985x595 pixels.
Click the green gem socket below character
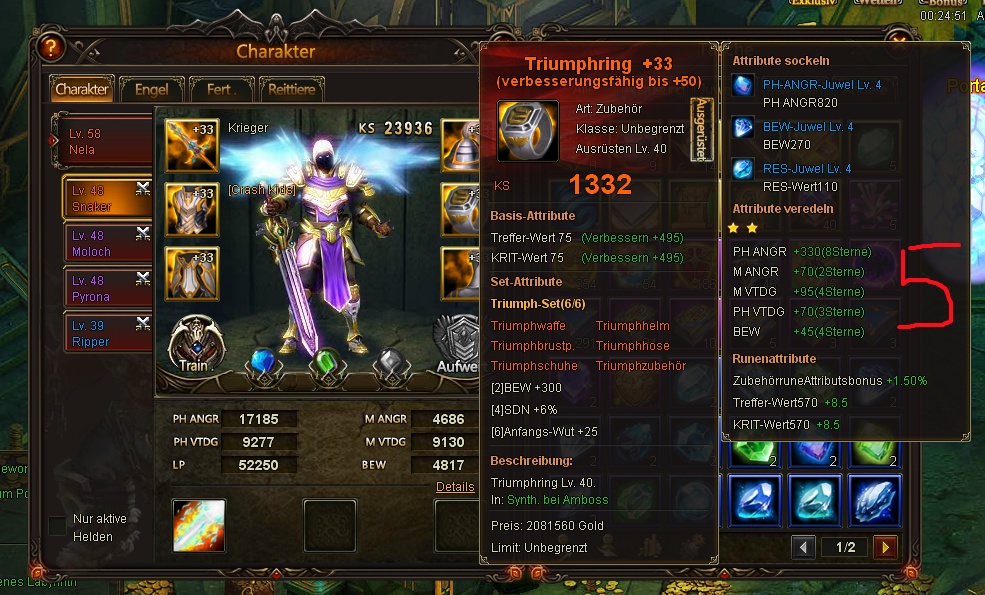[x=327, y=363]
